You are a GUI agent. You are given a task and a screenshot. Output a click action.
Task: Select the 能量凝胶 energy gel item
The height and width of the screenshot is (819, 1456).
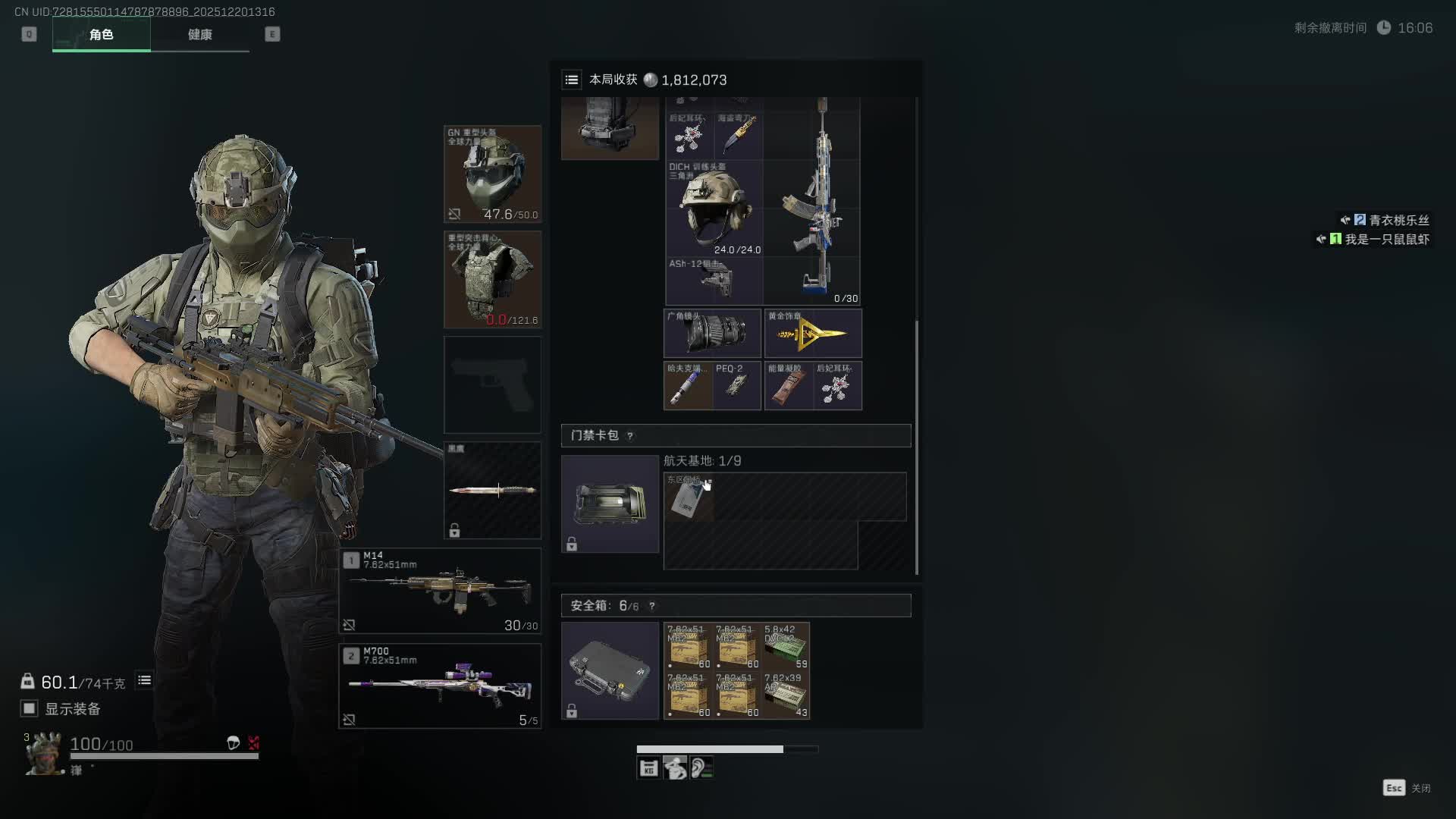[x=788, y=385]
